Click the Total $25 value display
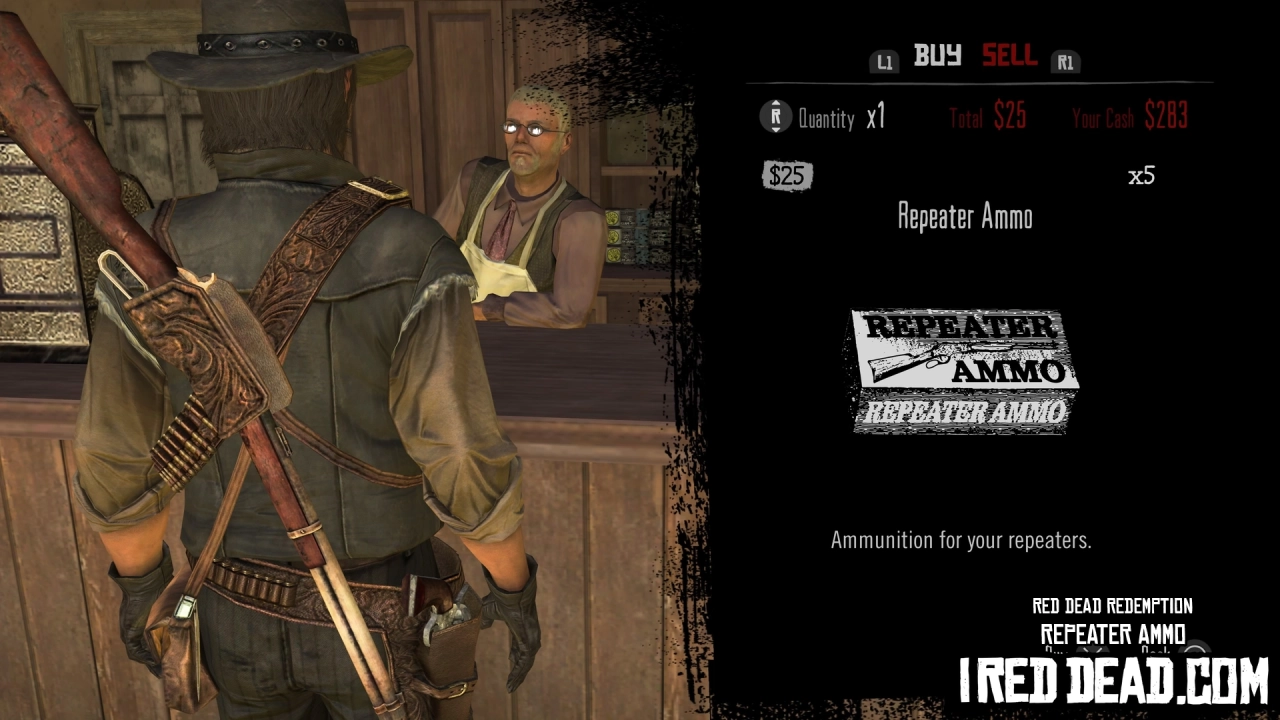This screenshot has width=1280, height=720. click(x=986, y=117)
